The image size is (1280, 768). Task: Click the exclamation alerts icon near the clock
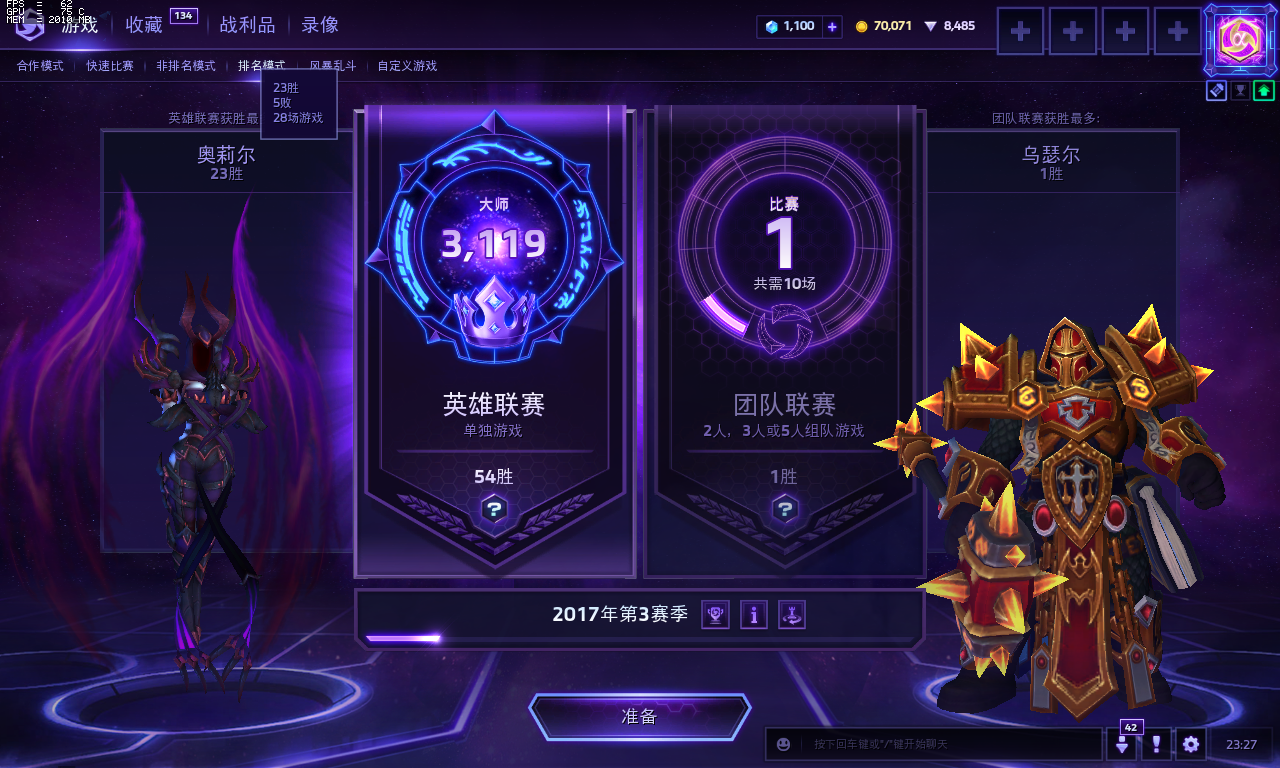pyautogui.click(x=1157, y=744)
